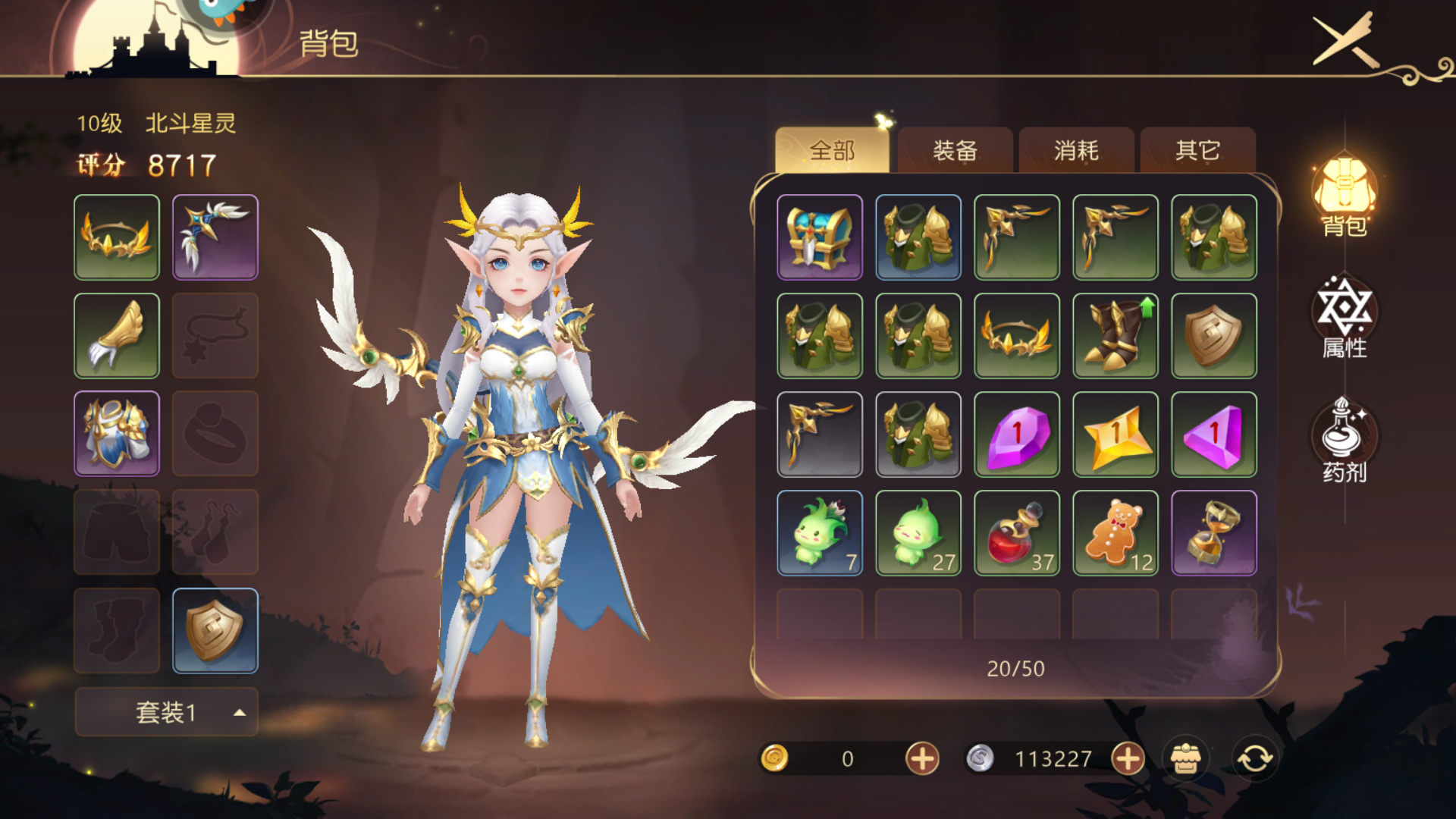Select the 全部 tab
The image size is (1456, 819).
pyautogui.click(x=832, y=150)
